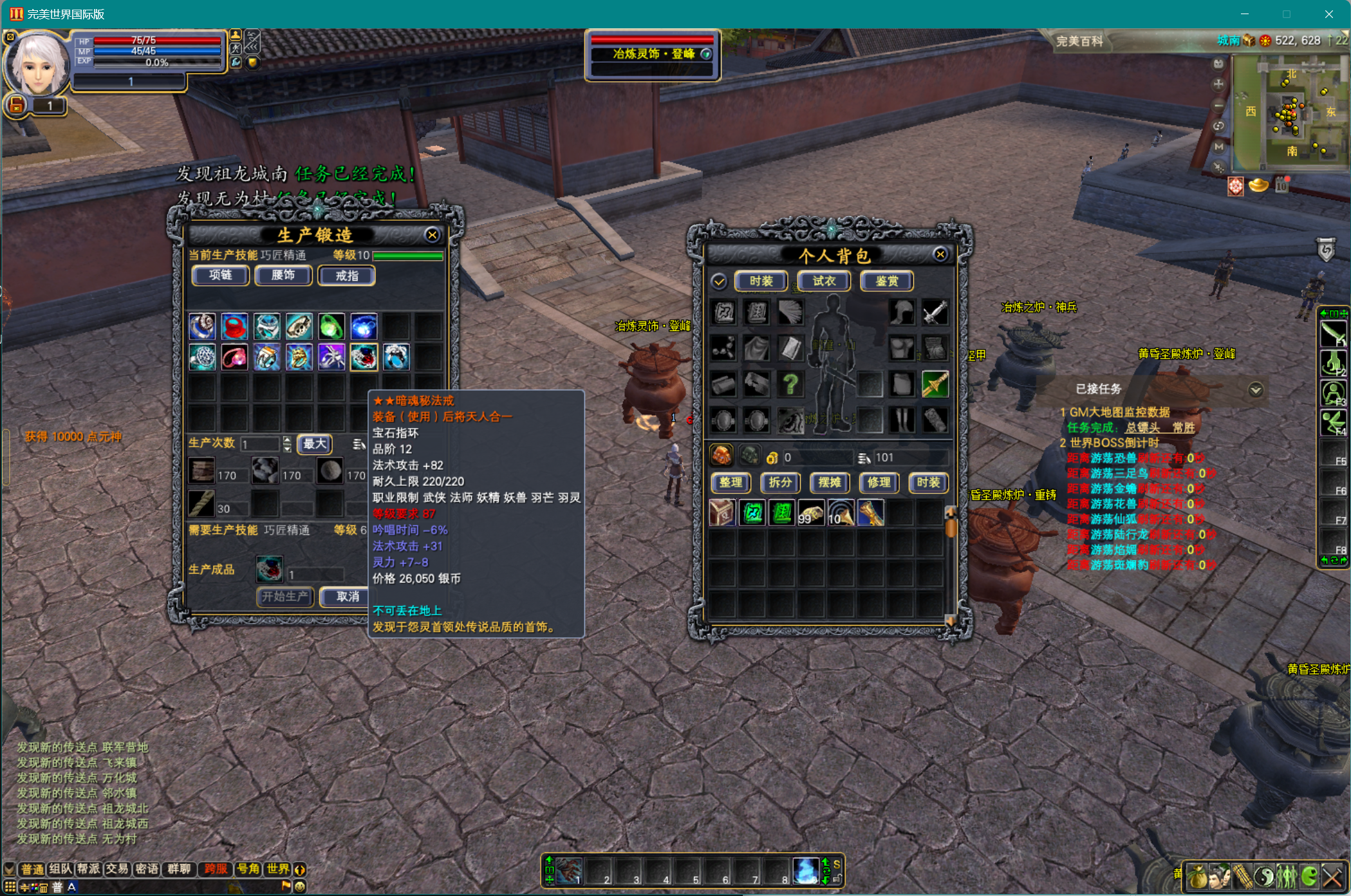This screenshot has height=896, width=1351.
Task: Open the 鉴赏 appraisal tab
Action: point(887,281)
